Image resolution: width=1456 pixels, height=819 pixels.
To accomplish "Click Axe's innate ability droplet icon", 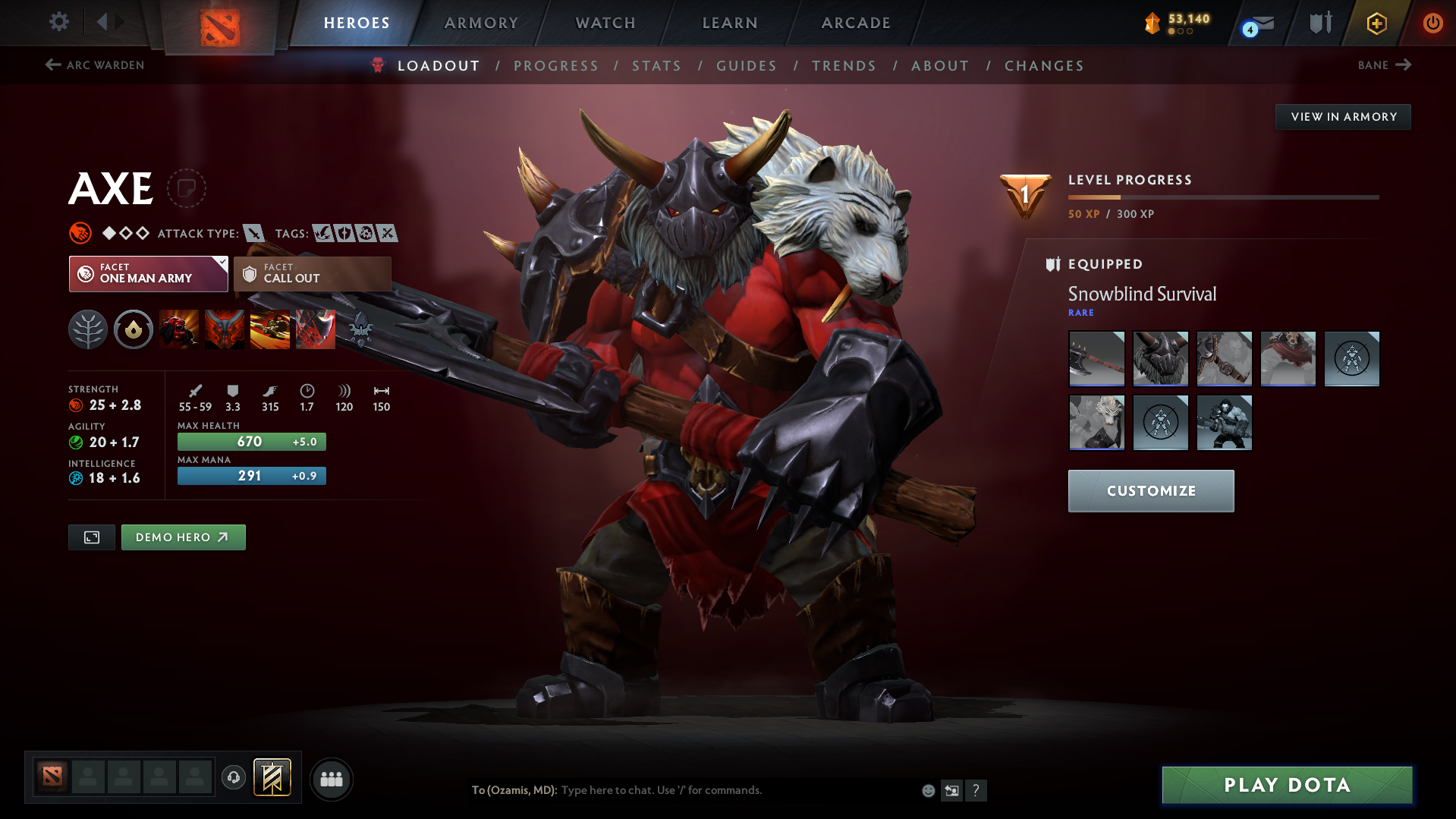I will (134, 329).
